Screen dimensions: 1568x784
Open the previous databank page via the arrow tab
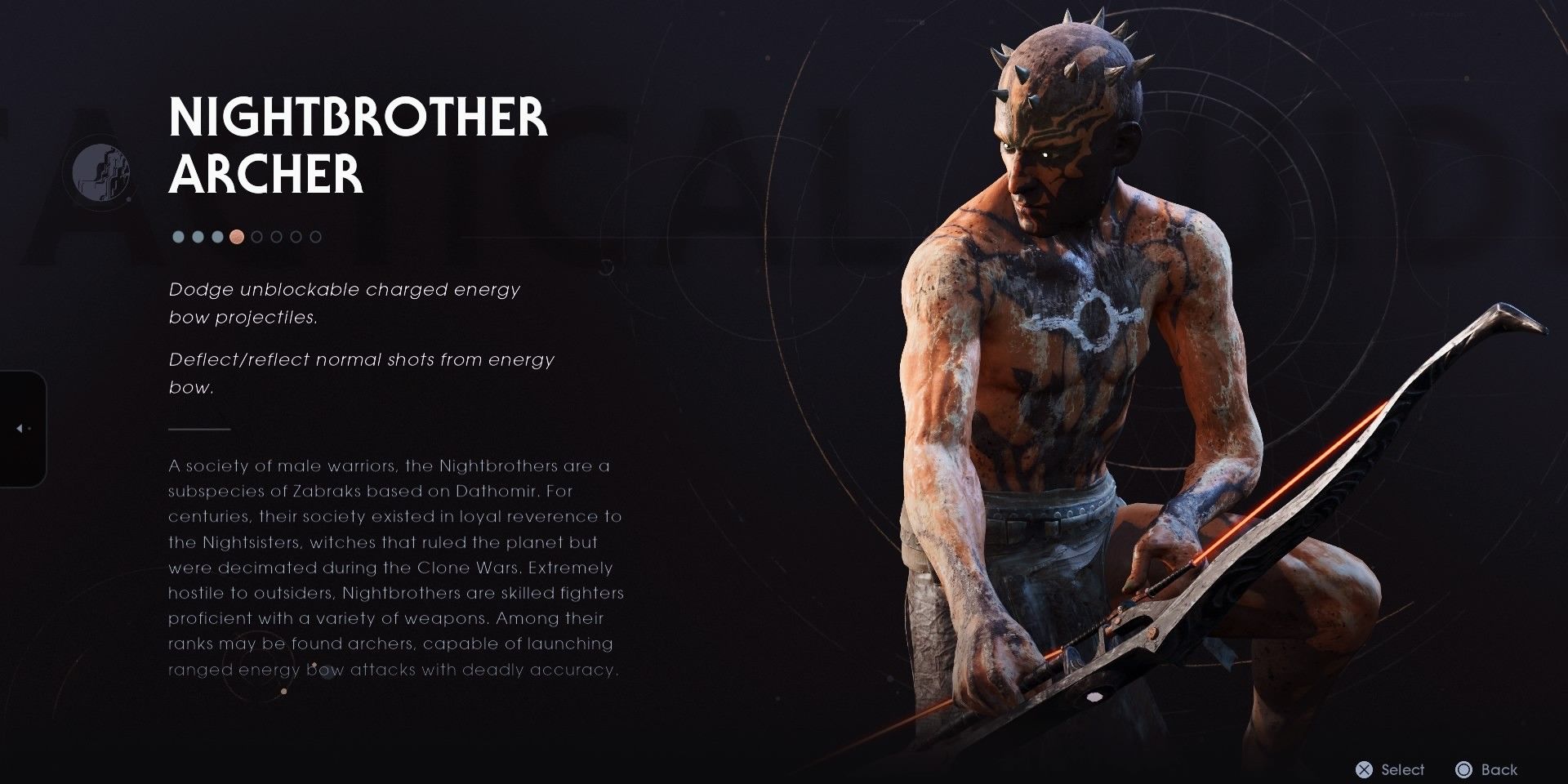coord(20,428)
